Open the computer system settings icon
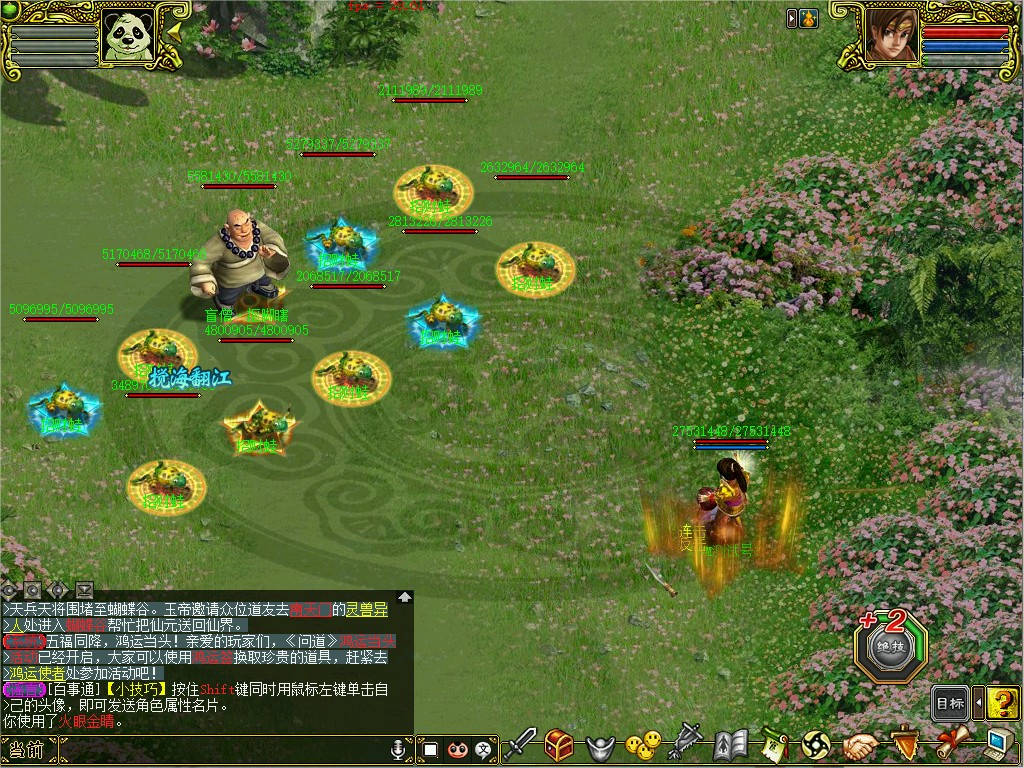The height and width of the screenshot is (768, 1024). tap(997, 745)
